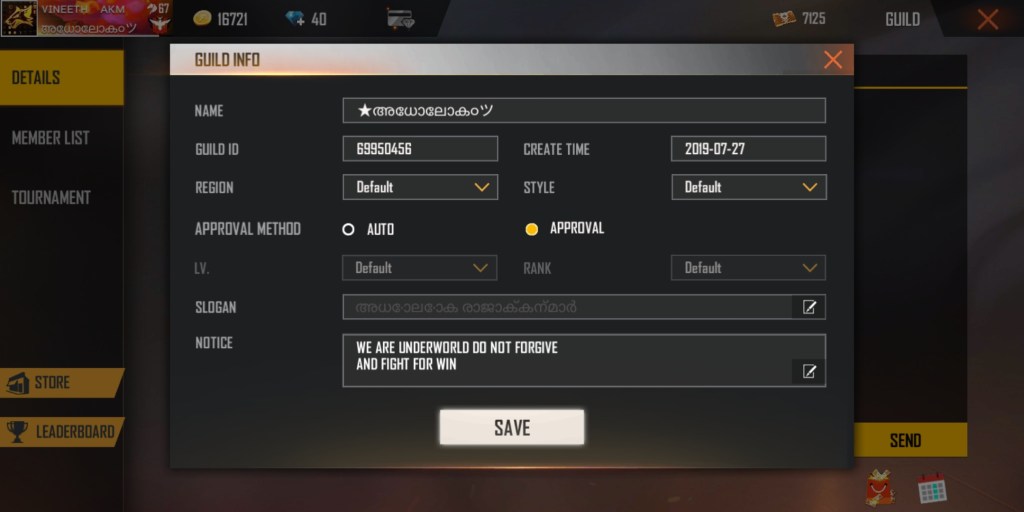Switch to the Details tab
The height and width of the screenshot is (512, 1024).
pos(60,78)
